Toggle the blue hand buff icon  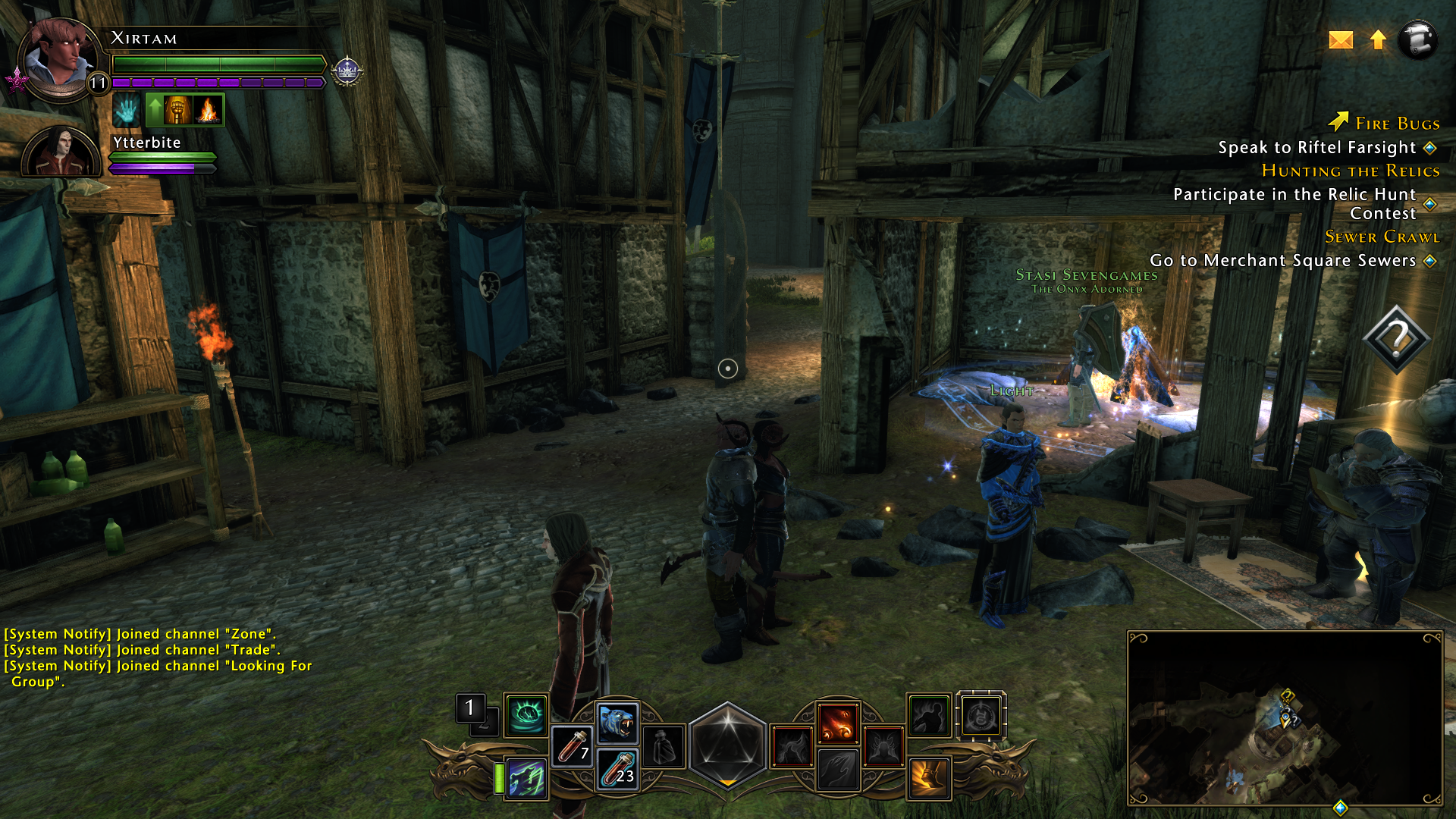127,109
